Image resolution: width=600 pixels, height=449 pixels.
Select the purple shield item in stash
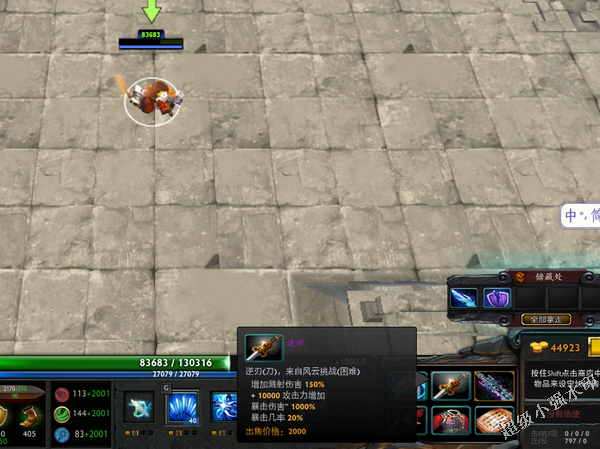click(497, 297)
